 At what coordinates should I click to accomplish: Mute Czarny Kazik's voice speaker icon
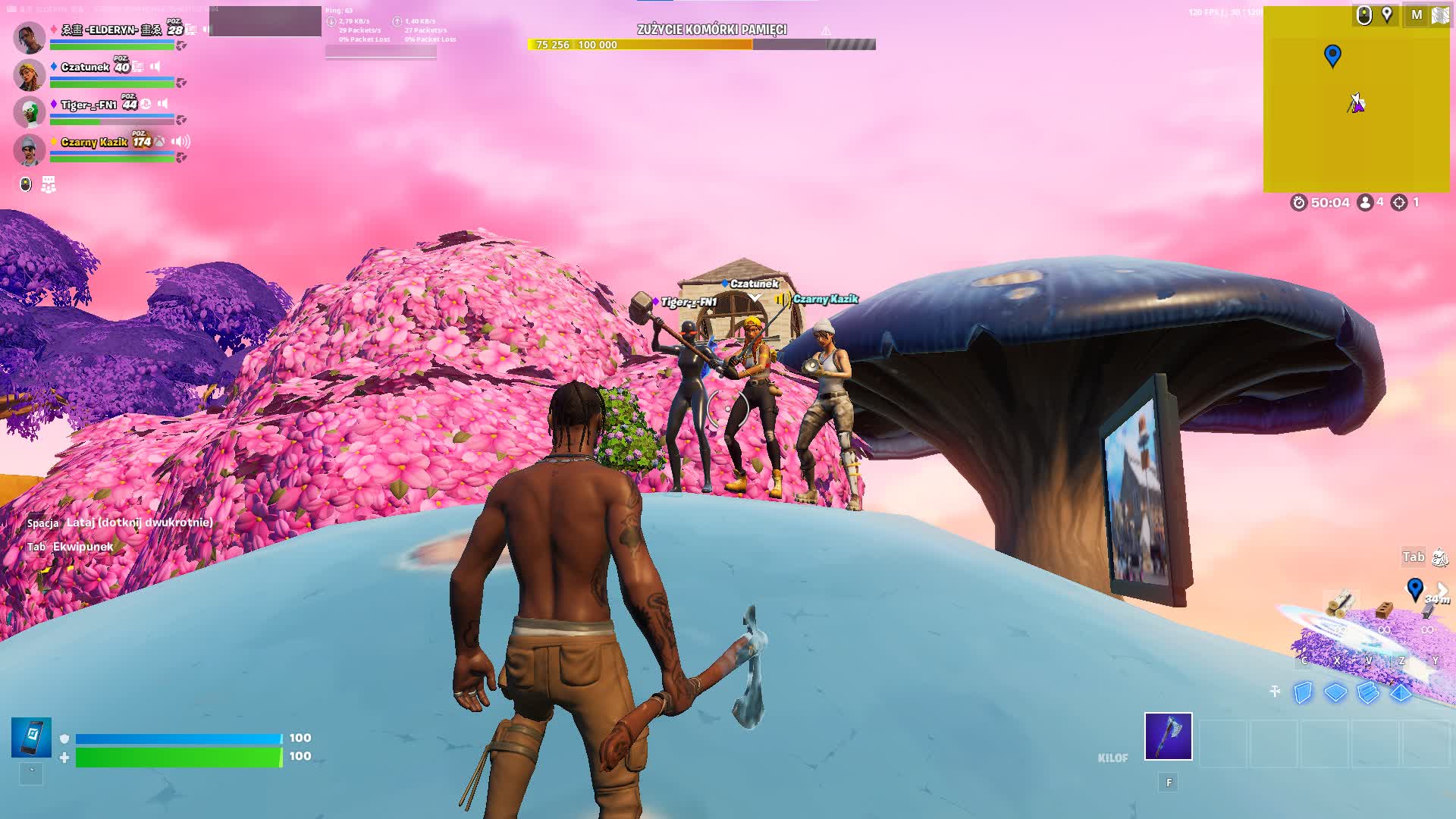click(180, 142)
